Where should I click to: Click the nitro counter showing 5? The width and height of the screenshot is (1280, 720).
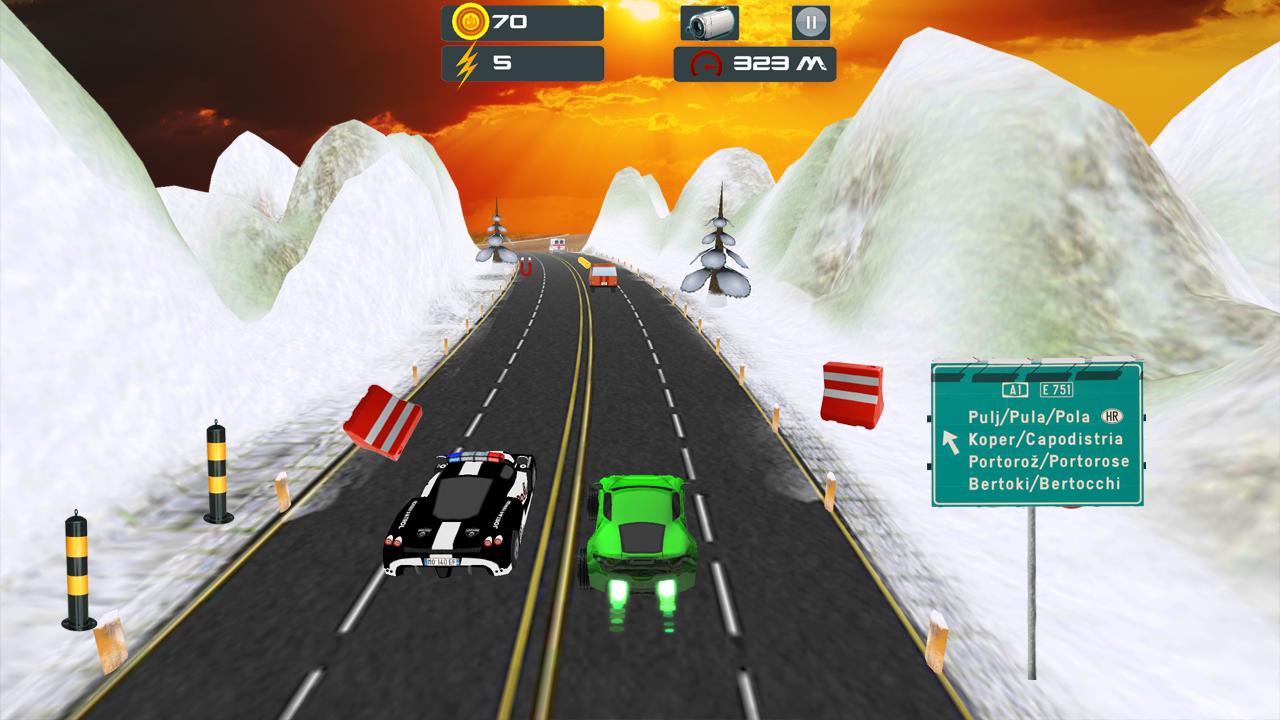point(503,63)
